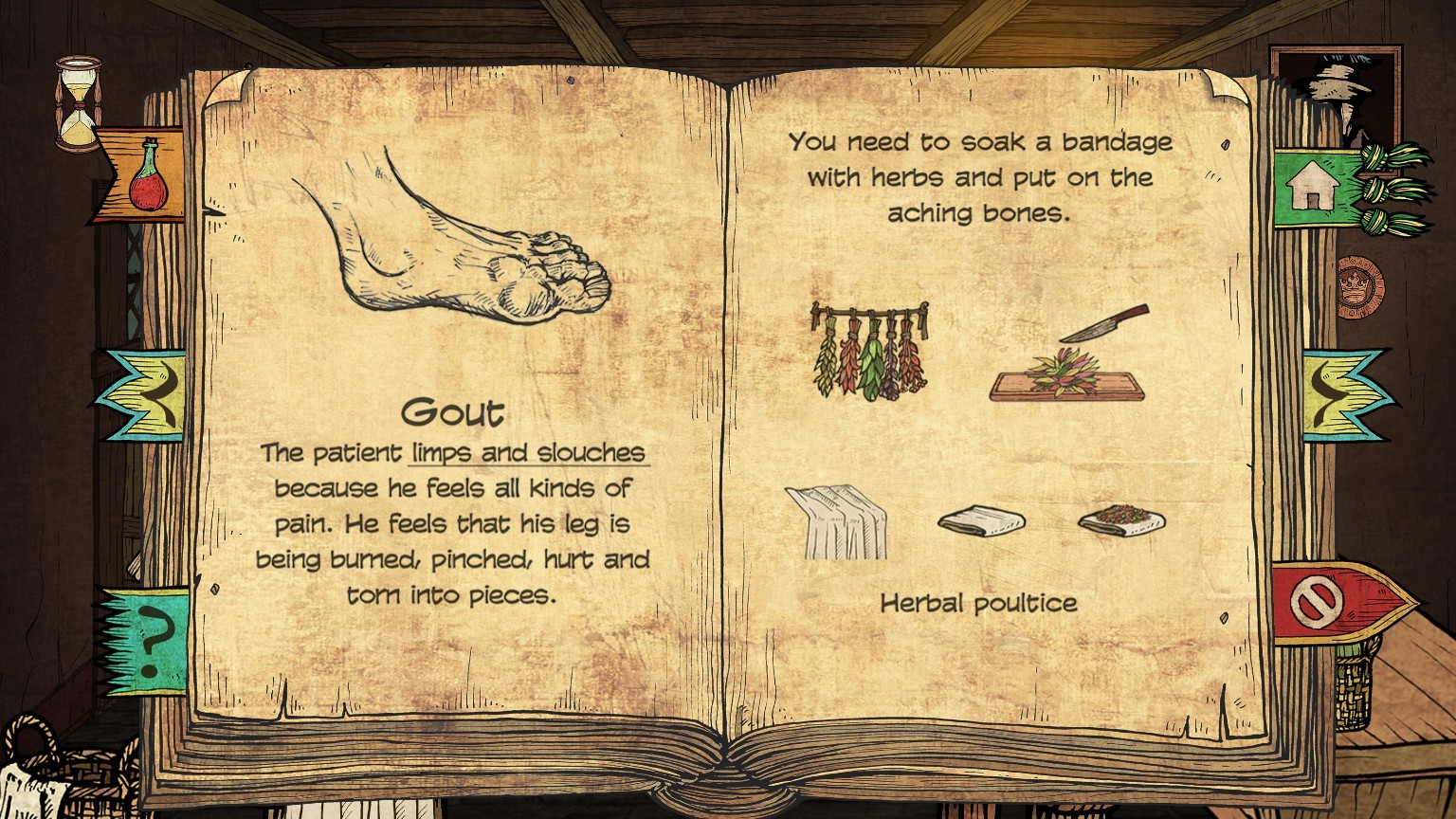
Task: Turn to the next page with right arrow ribbon
Action: [1343, 394]
